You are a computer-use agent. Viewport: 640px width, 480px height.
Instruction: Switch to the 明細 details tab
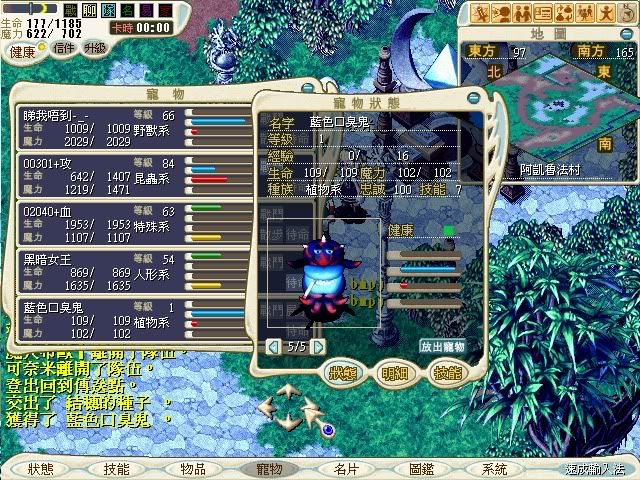[396, 373]
